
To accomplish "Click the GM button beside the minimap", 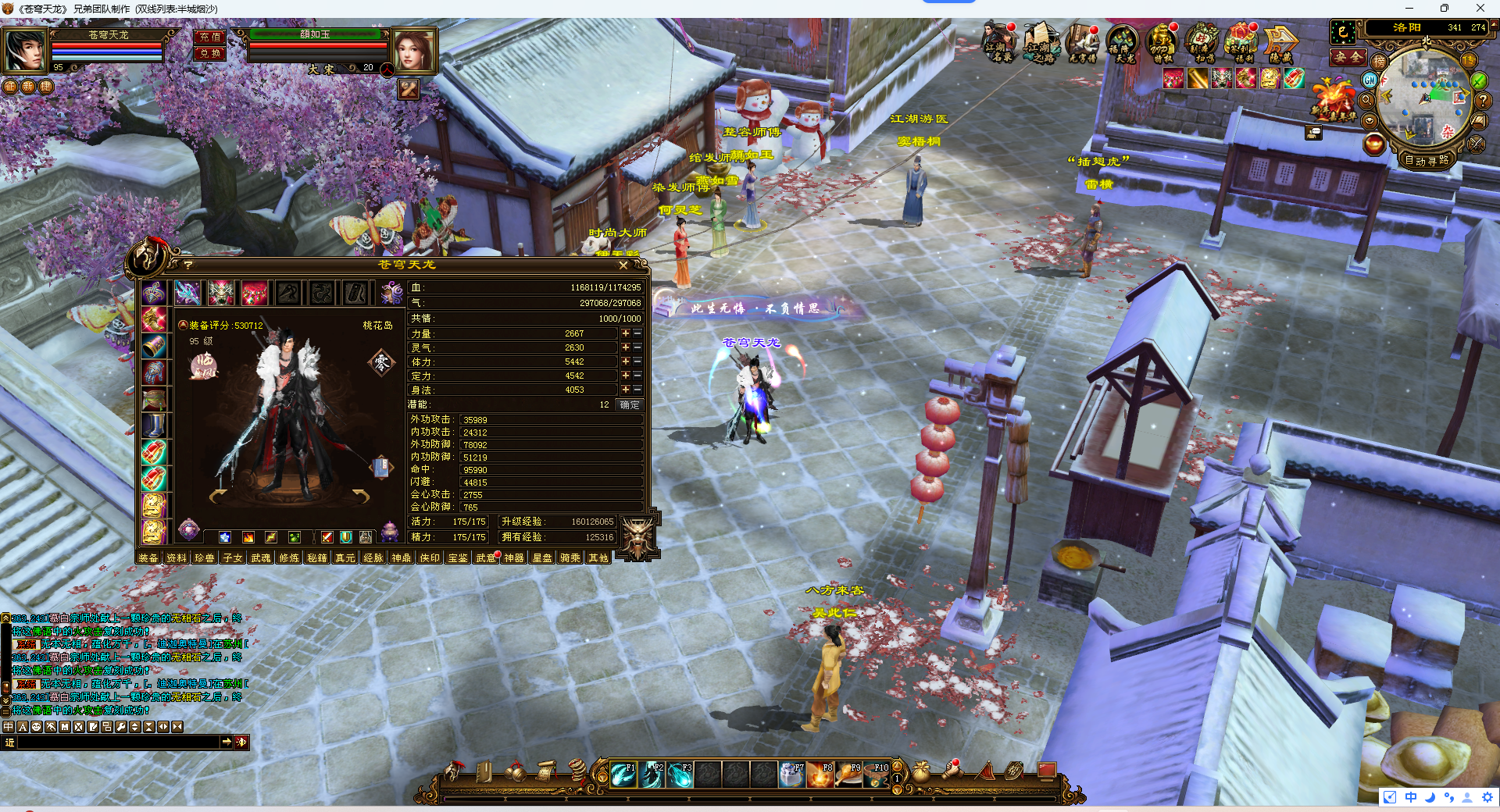I will pyautogui.click(x=1370, y=80).
